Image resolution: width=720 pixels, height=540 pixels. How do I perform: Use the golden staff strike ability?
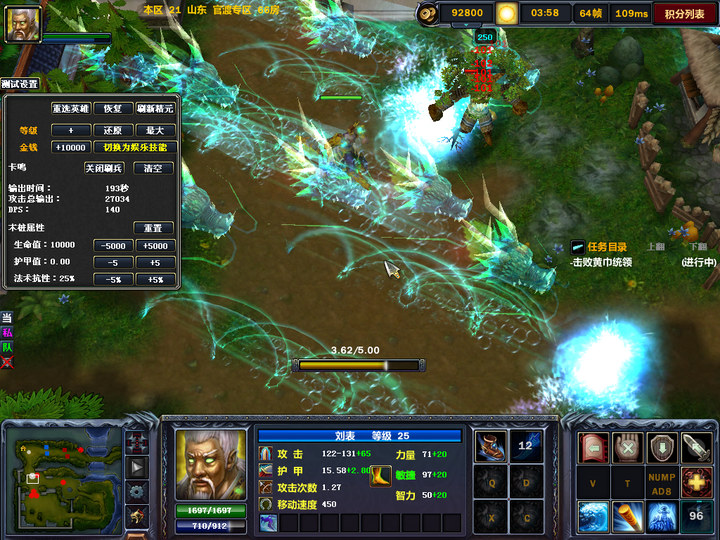coord(628,515)
